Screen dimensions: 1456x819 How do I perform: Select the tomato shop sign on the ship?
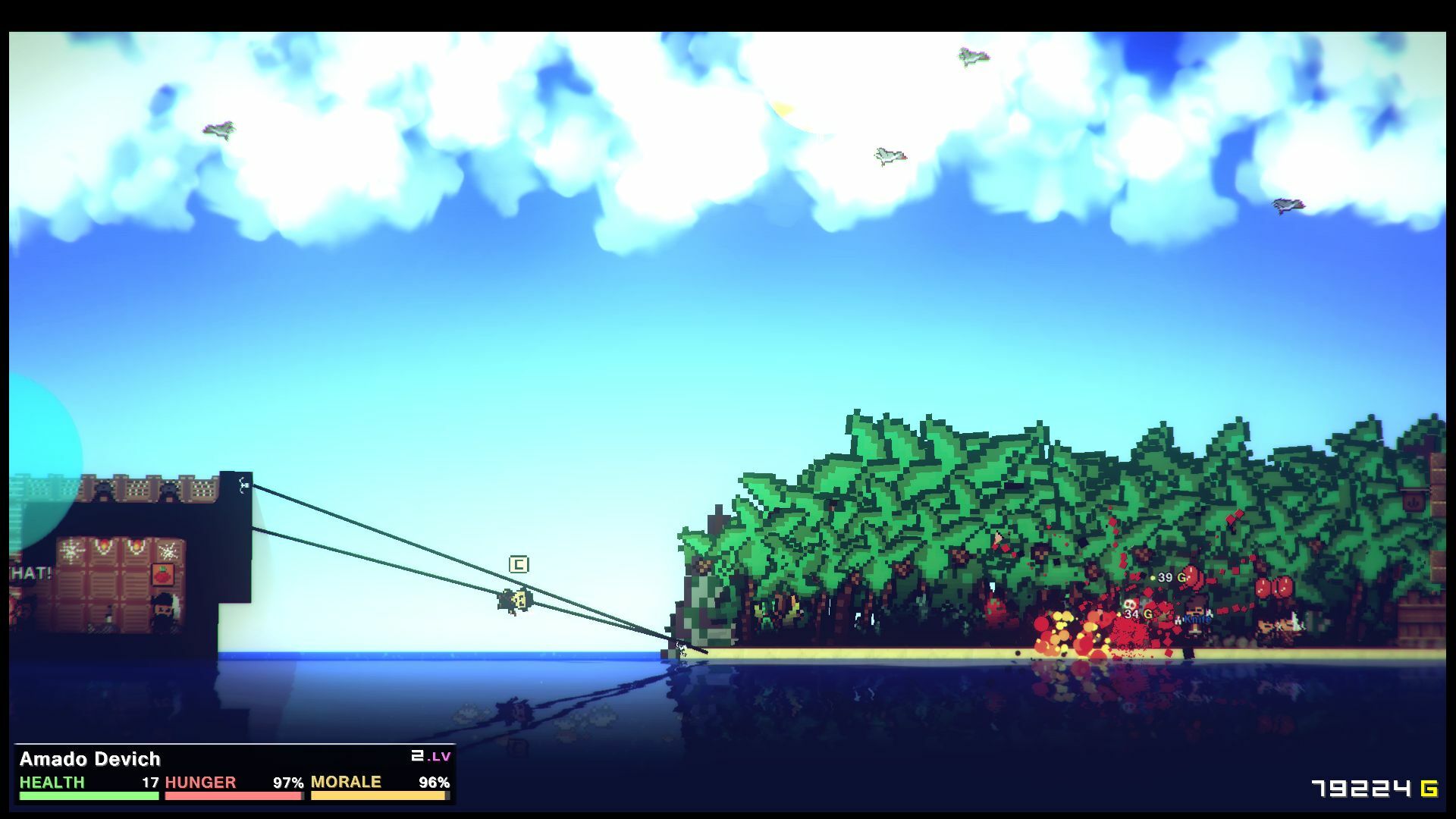tap(163, 574)
